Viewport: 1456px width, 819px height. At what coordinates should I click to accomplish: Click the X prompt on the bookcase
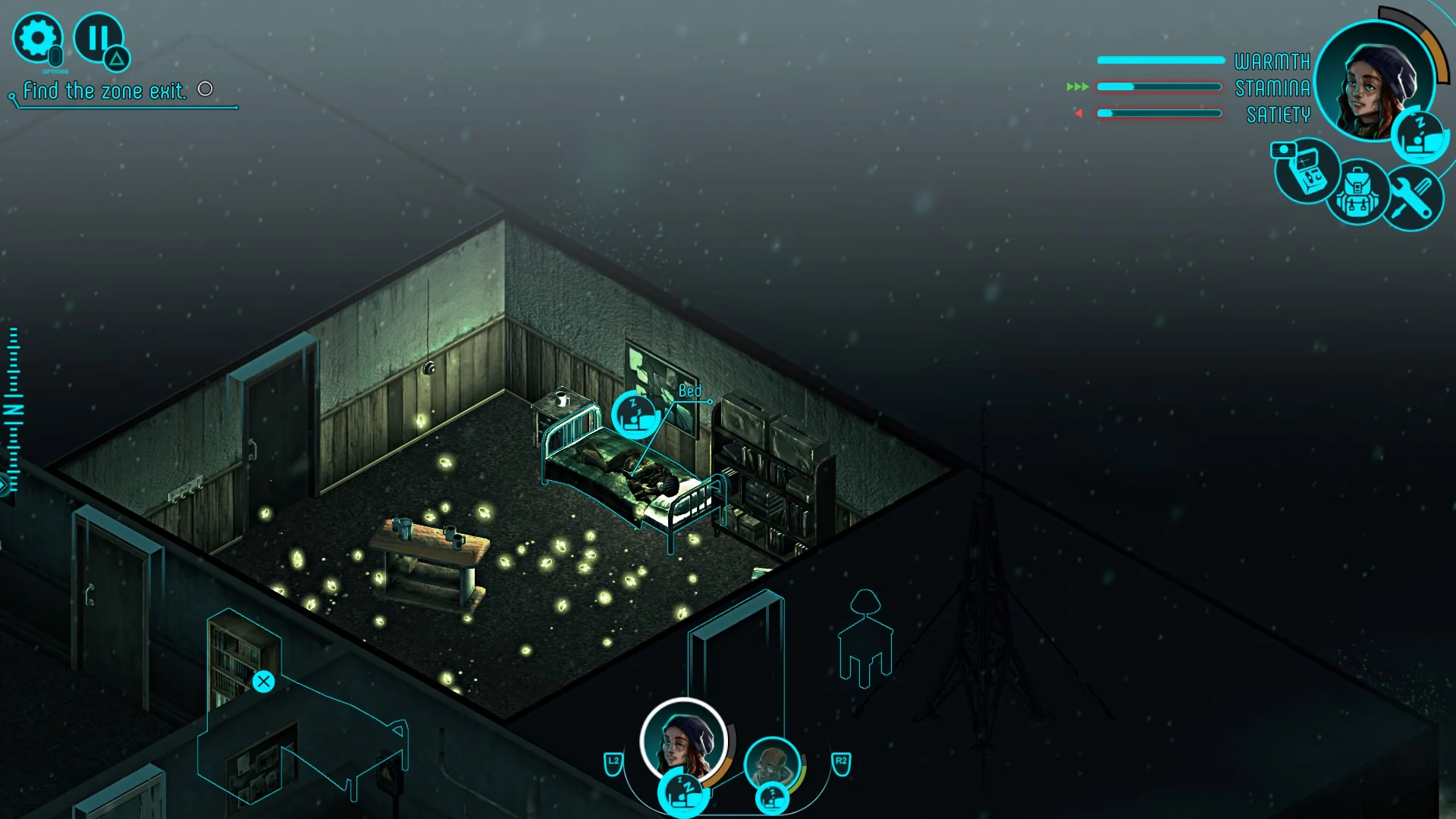click(263, 681)
